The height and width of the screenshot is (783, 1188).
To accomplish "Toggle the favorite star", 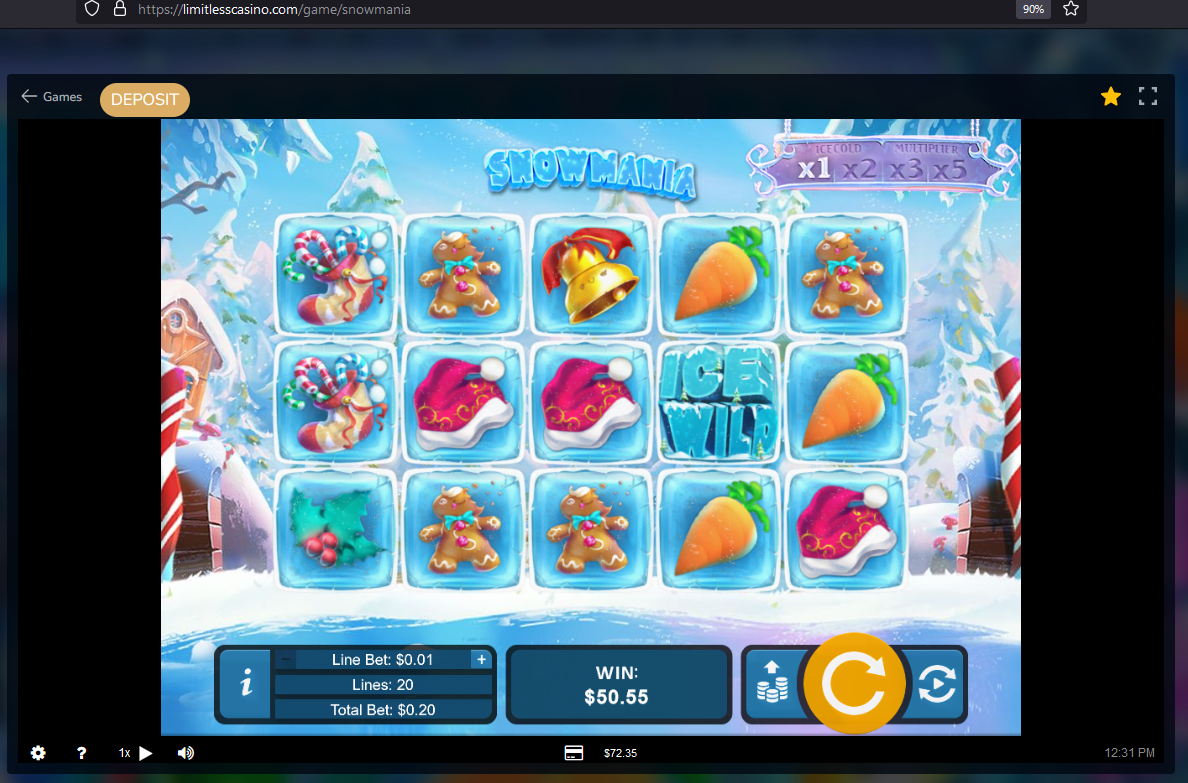I will tap(1110, 96).
